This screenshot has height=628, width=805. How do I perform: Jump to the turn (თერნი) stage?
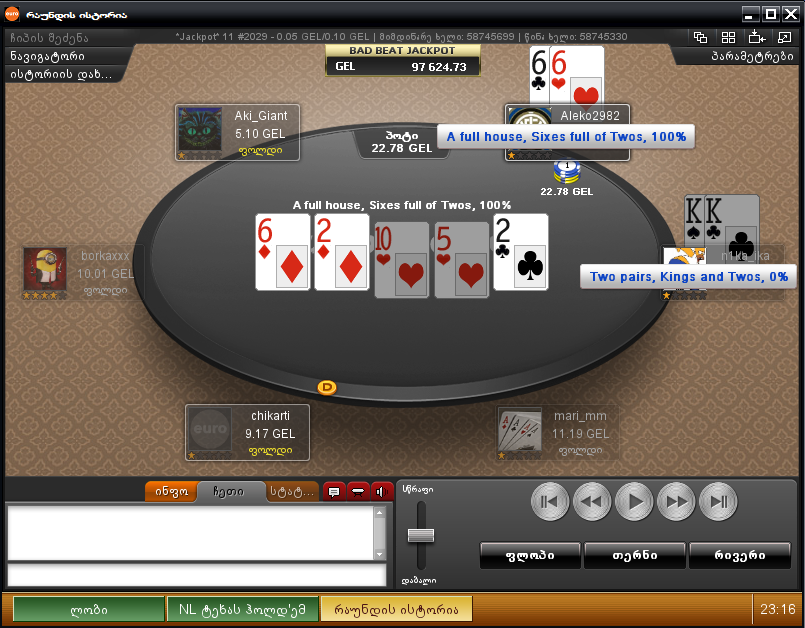click(634, 555)
